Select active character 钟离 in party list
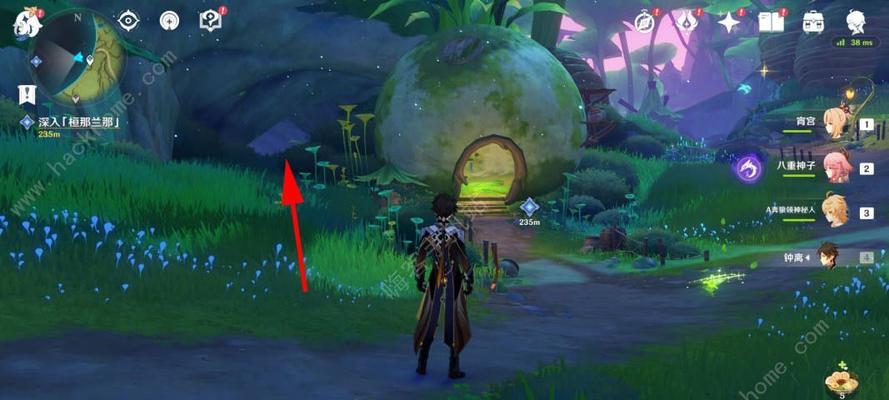889x400 pixels. 829,256
